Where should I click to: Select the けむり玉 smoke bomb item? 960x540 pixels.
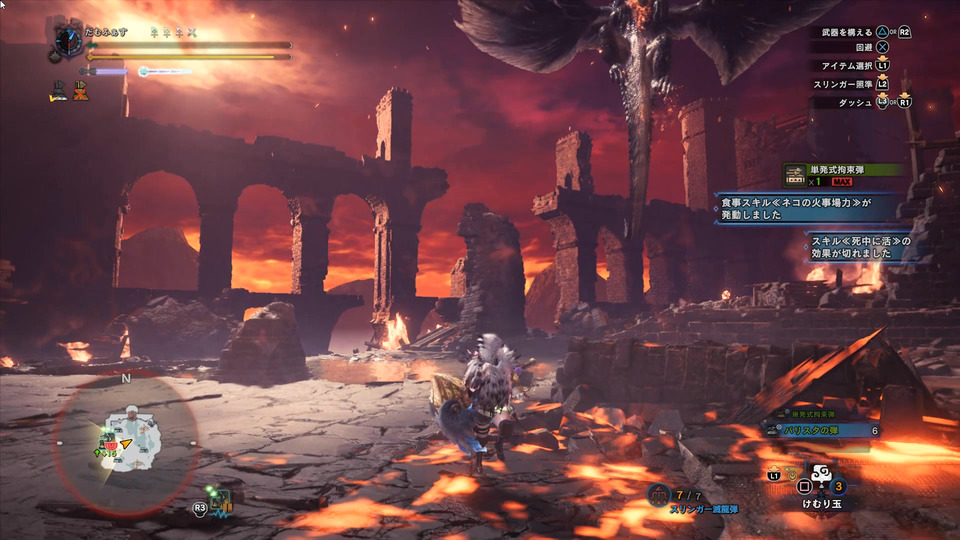(x=822, y=484)
